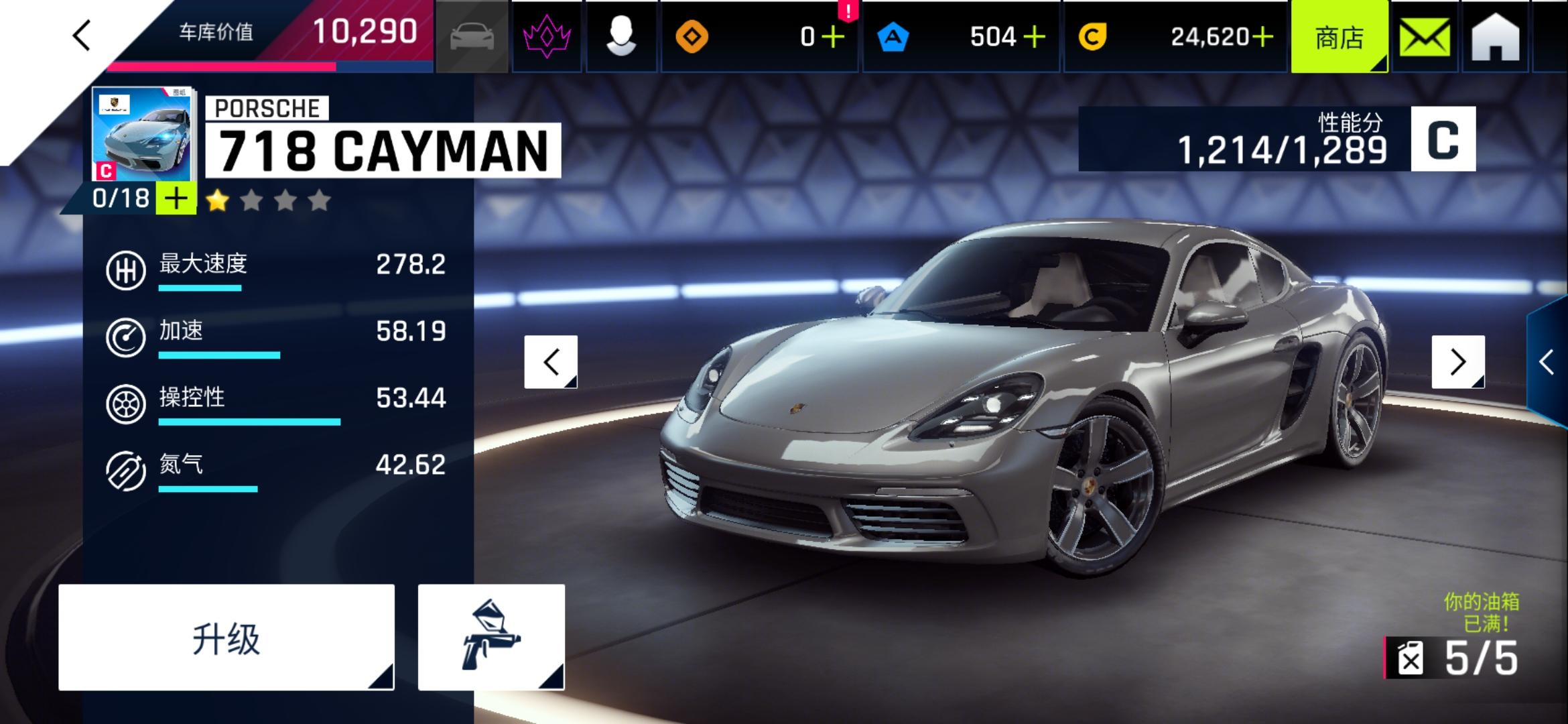Upgrade the car with 升级
1568x724 pixels.
(x=226, y=638)
